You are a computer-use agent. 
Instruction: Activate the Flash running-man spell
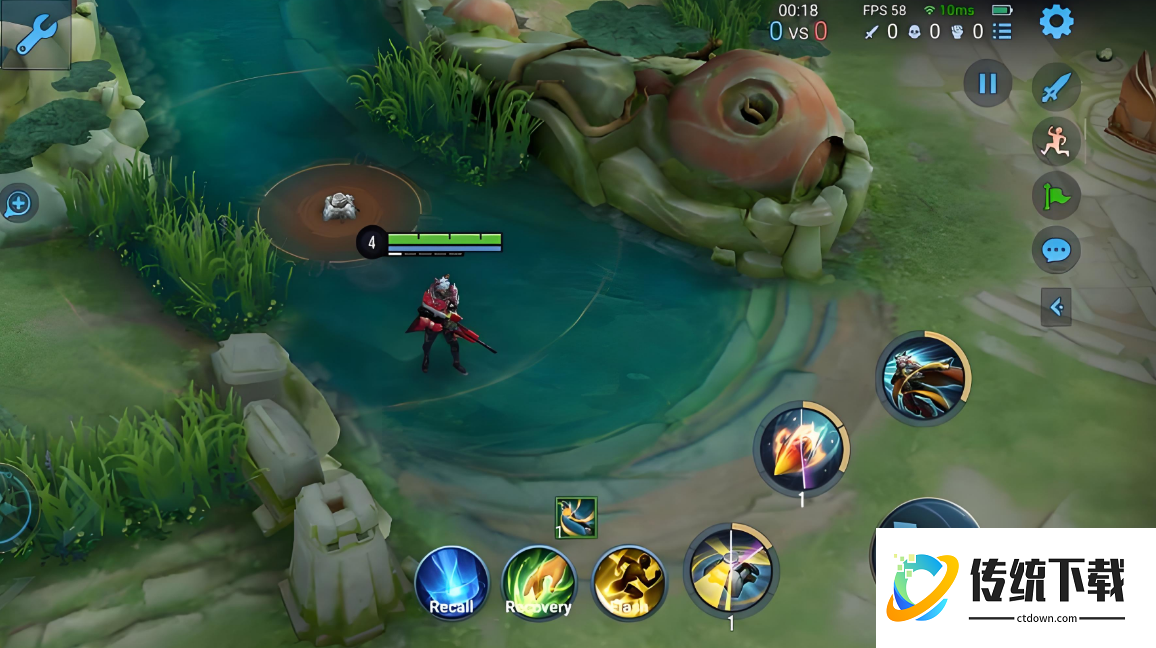pyautogui.click(x=628, y=583)
